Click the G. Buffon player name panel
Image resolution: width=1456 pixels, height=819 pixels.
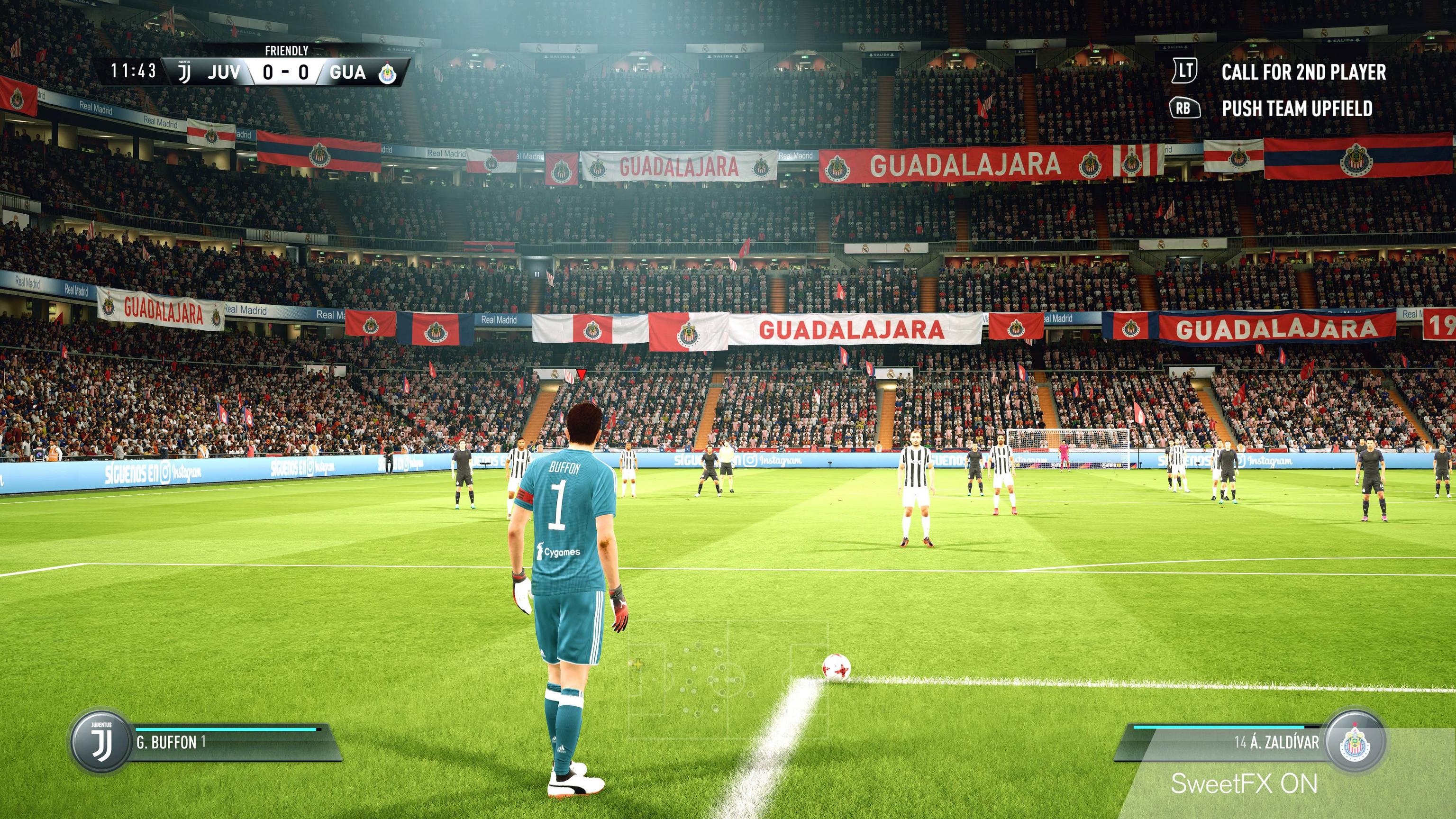coord(232,742)
